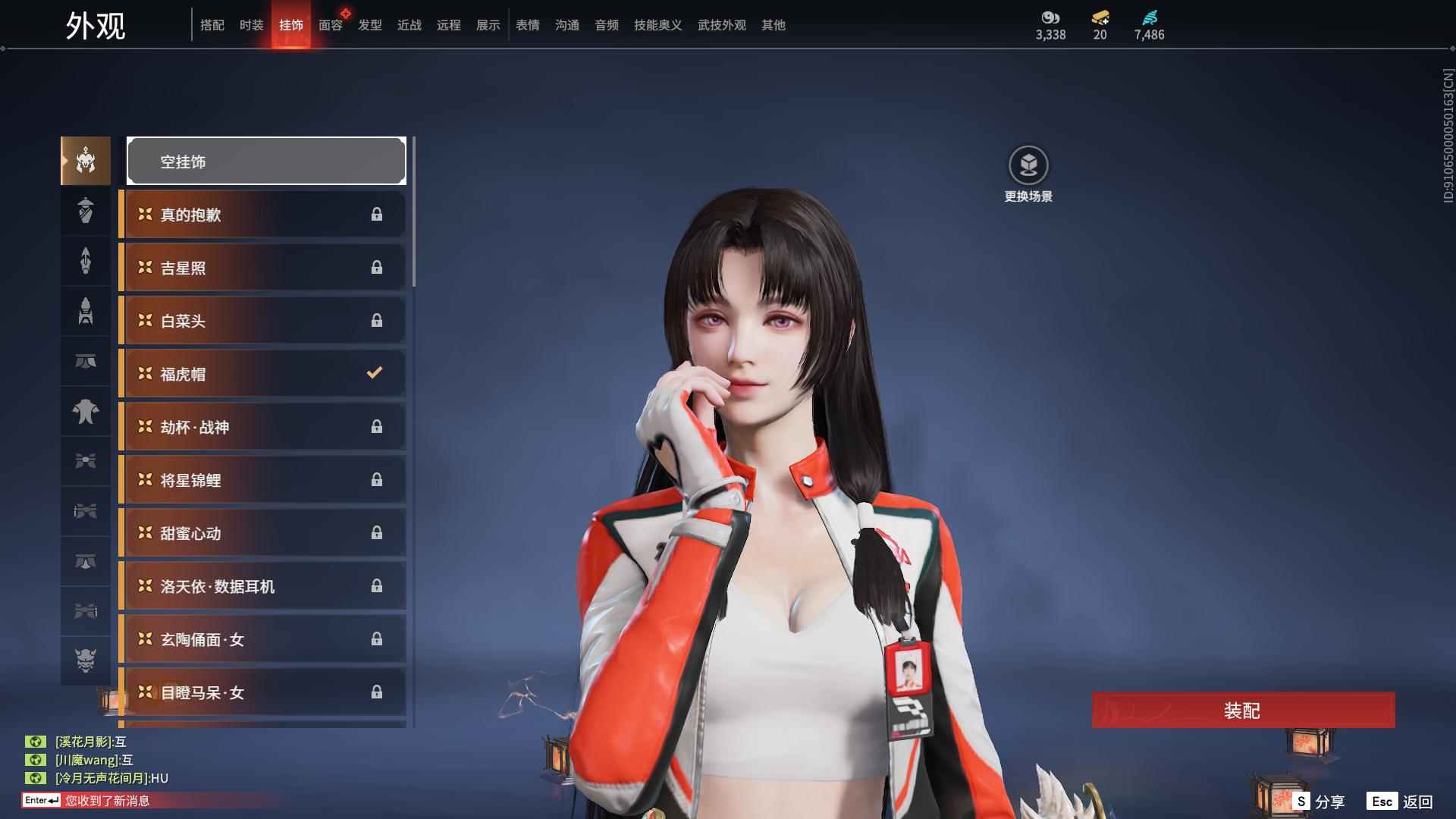The image size is (1456, 819).
Task: Select the helmet ornament category icon
Action: point(86,161)
